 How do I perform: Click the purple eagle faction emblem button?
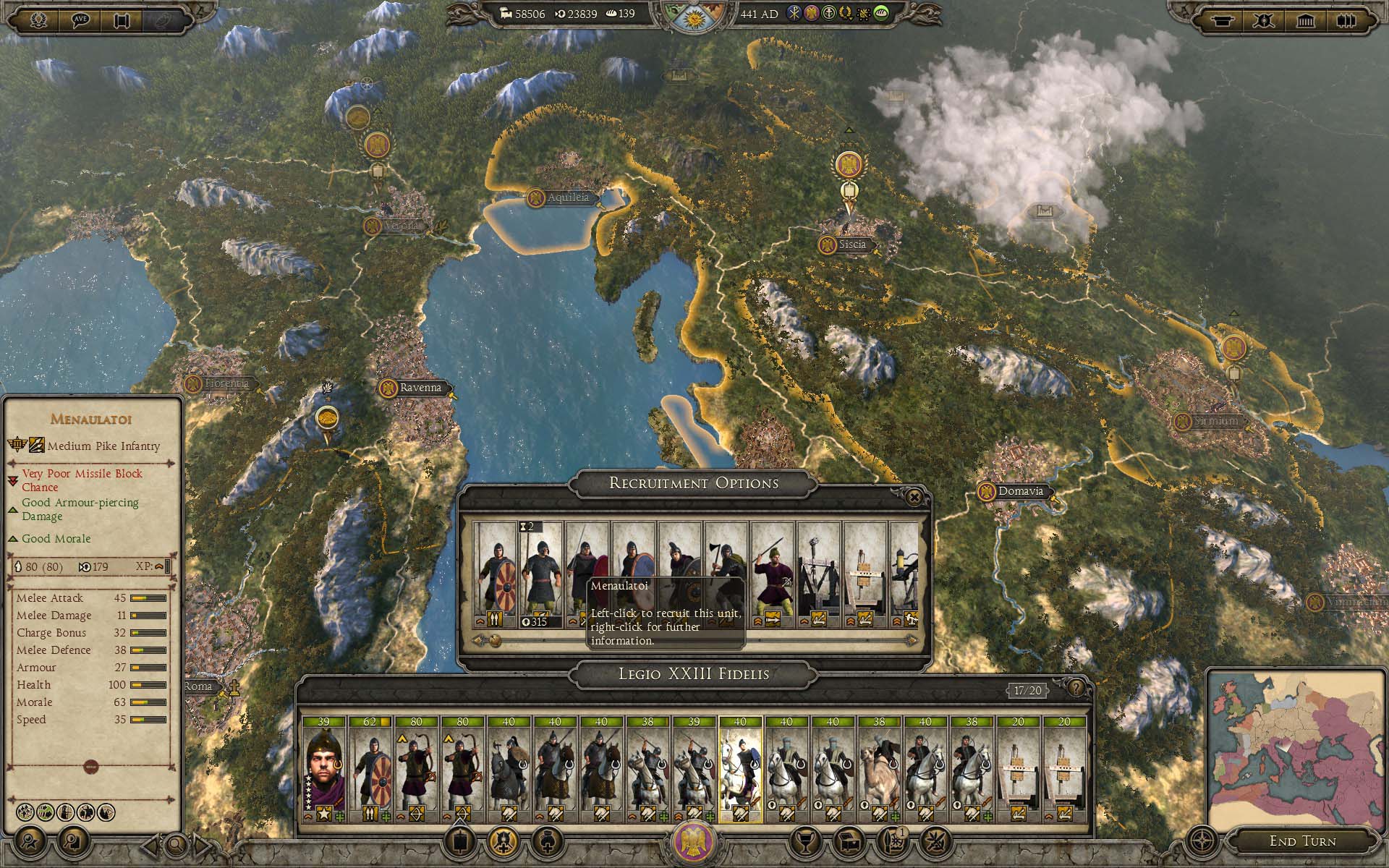coord(694,842)
